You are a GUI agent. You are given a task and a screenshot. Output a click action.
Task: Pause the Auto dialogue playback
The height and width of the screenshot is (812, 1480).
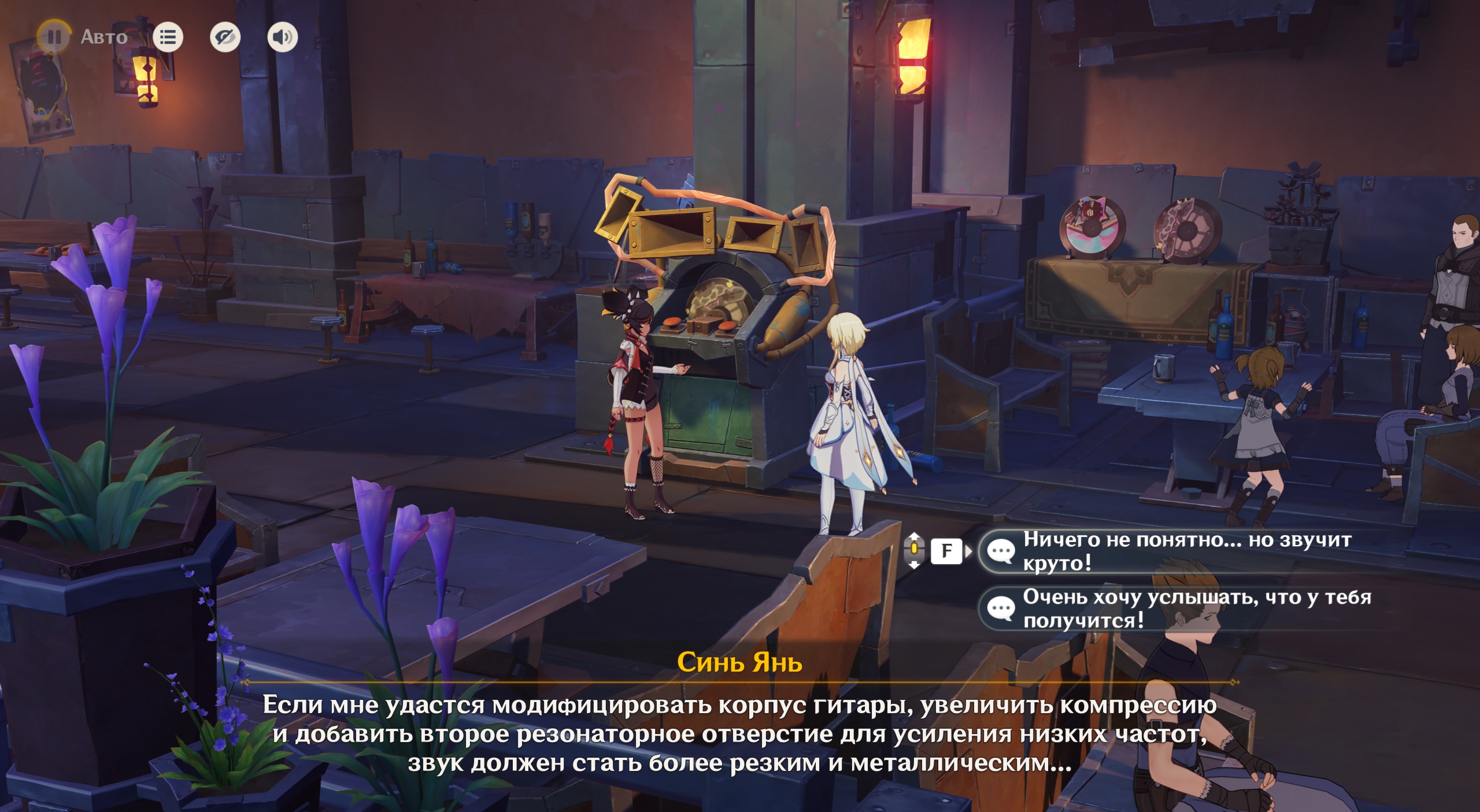click(x=54, y=37)
